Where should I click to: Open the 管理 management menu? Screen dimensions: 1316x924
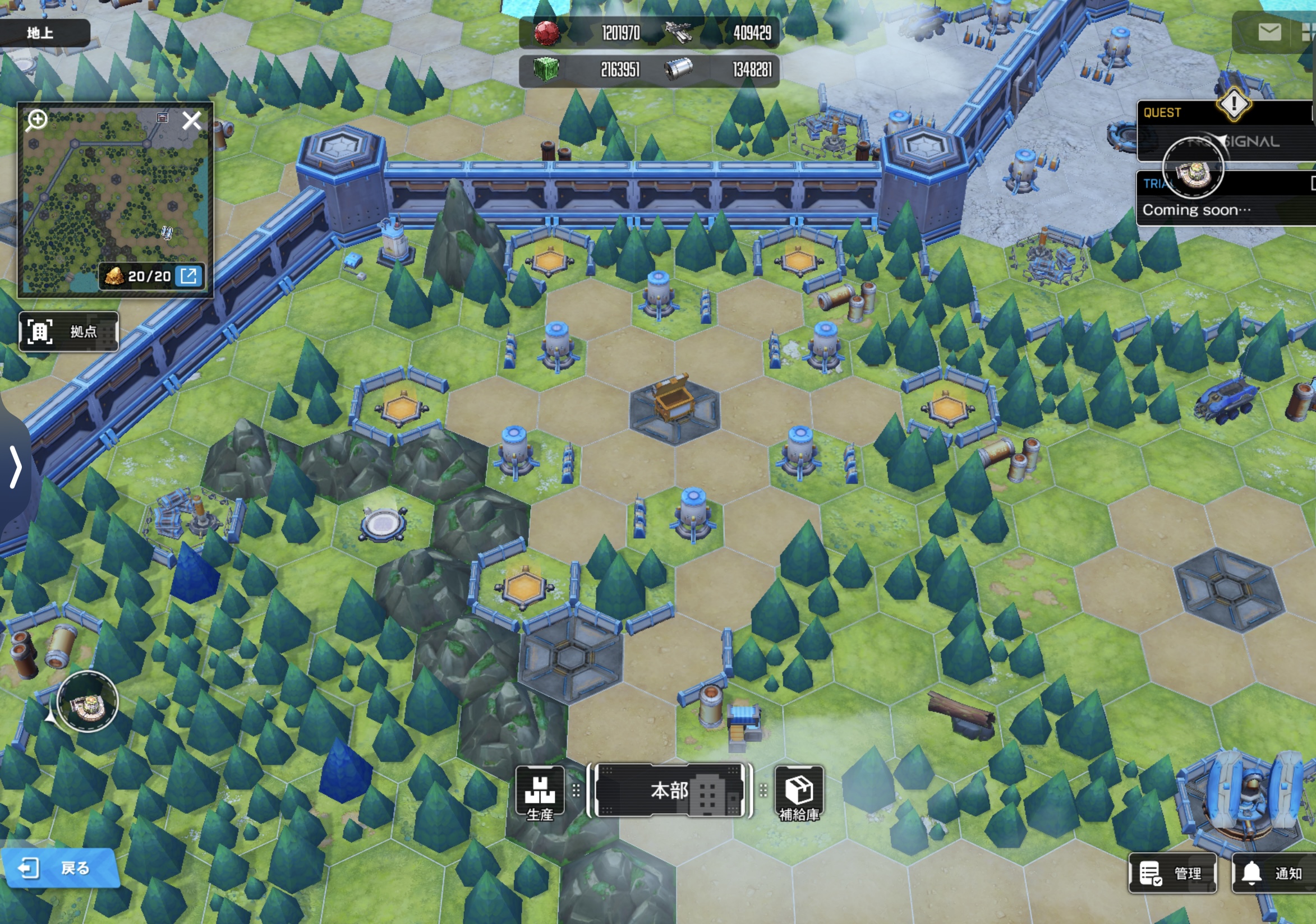pos(1173,873)
